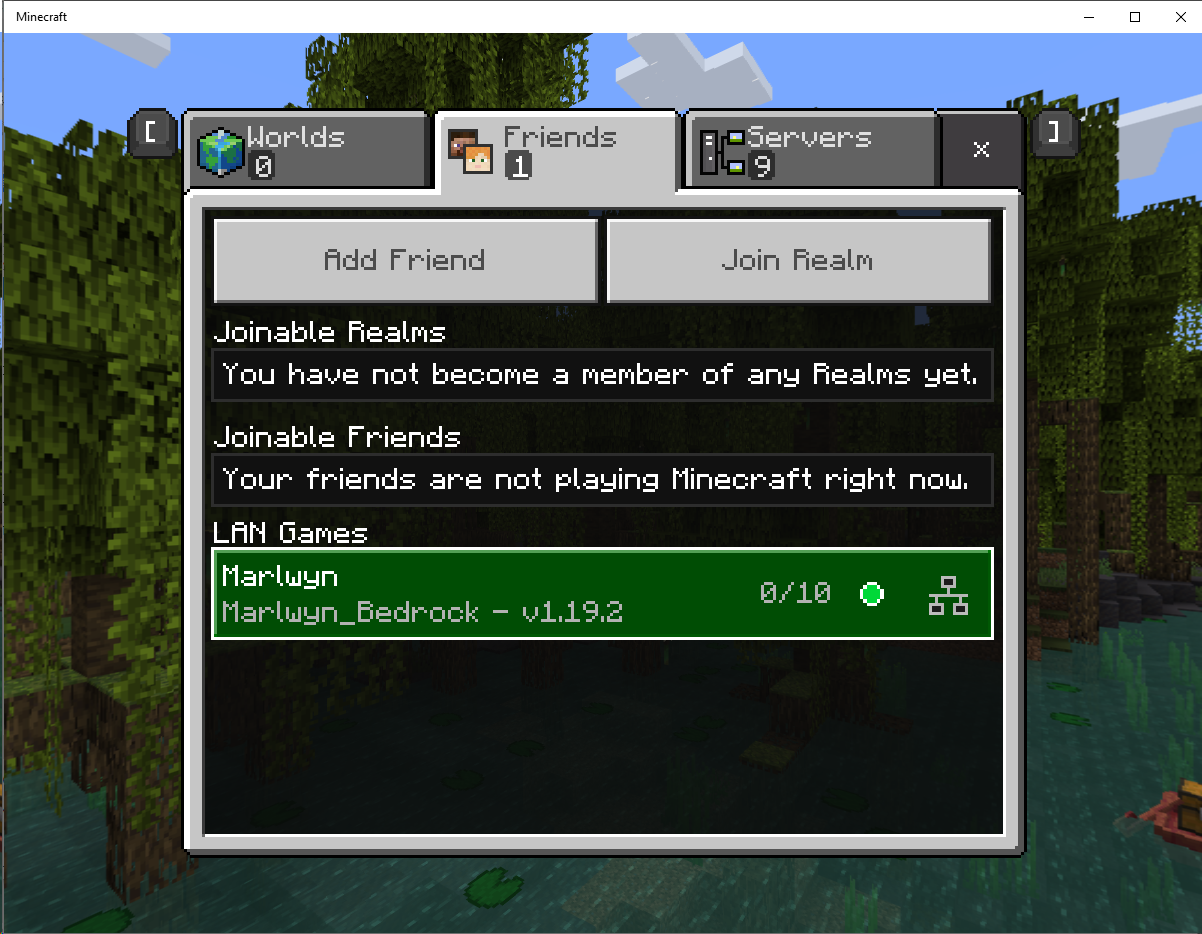Click the Add Friend button
Screen dimensions: 1202x934
click(x=405, y=261)
